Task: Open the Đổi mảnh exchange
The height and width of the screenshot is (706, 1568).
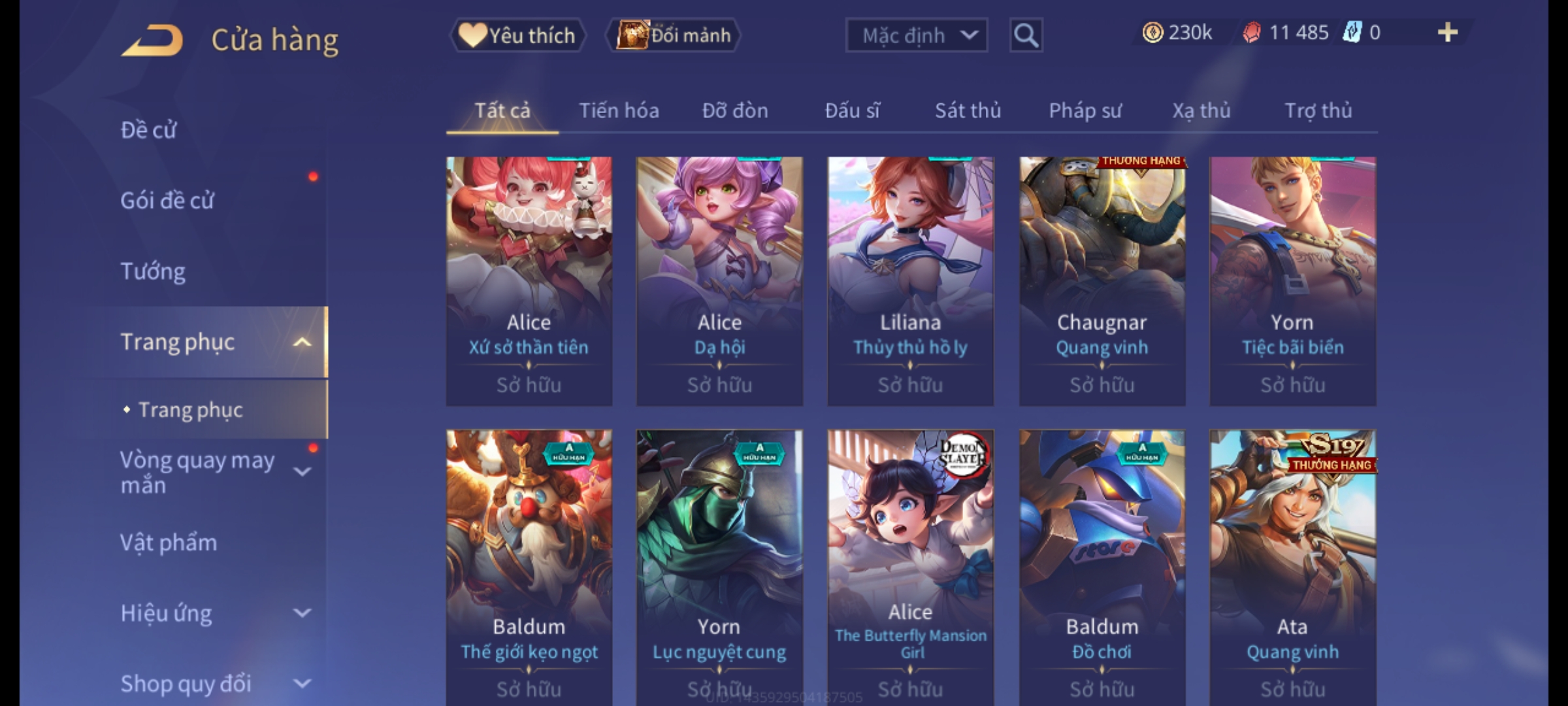Action: pos(674,35)
